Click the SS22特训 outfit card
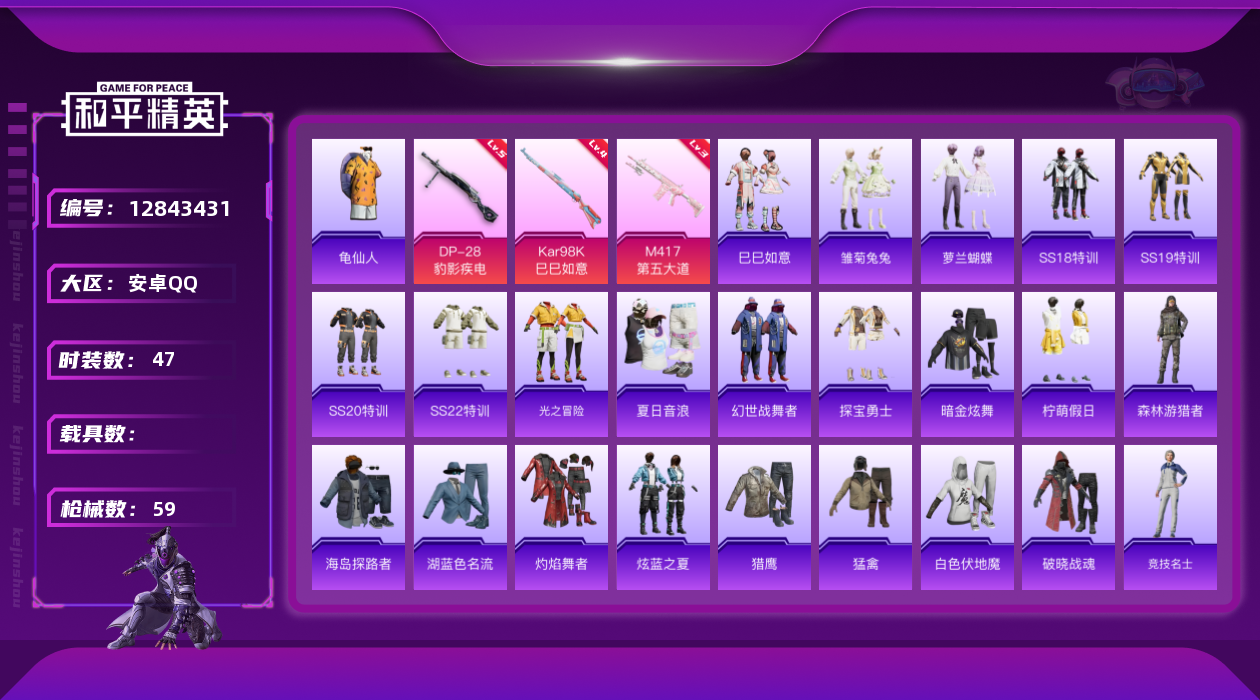 [460, 364]
